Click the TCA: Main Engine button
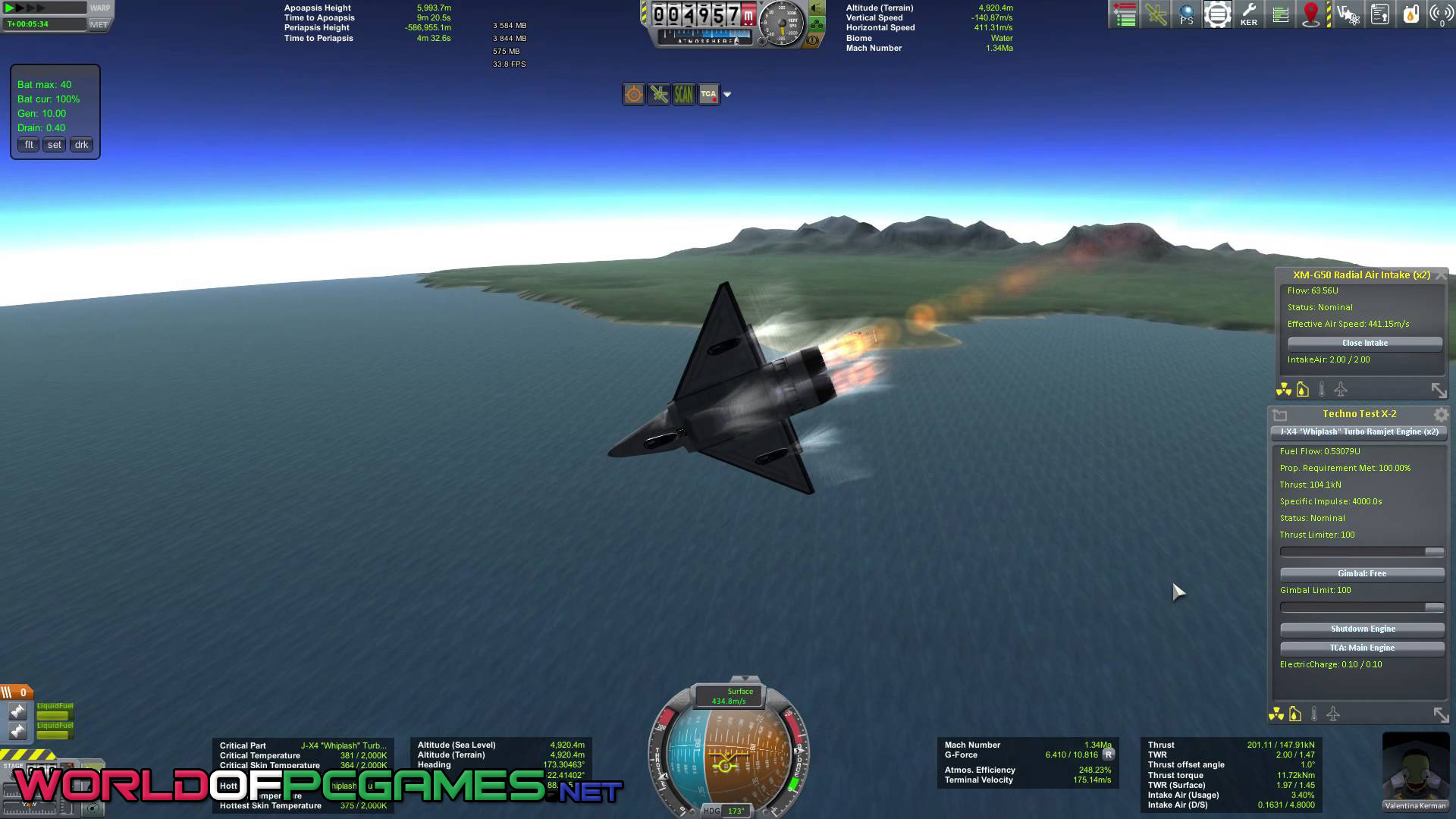The image size is (1456, 819). [x=1362, y=648]
